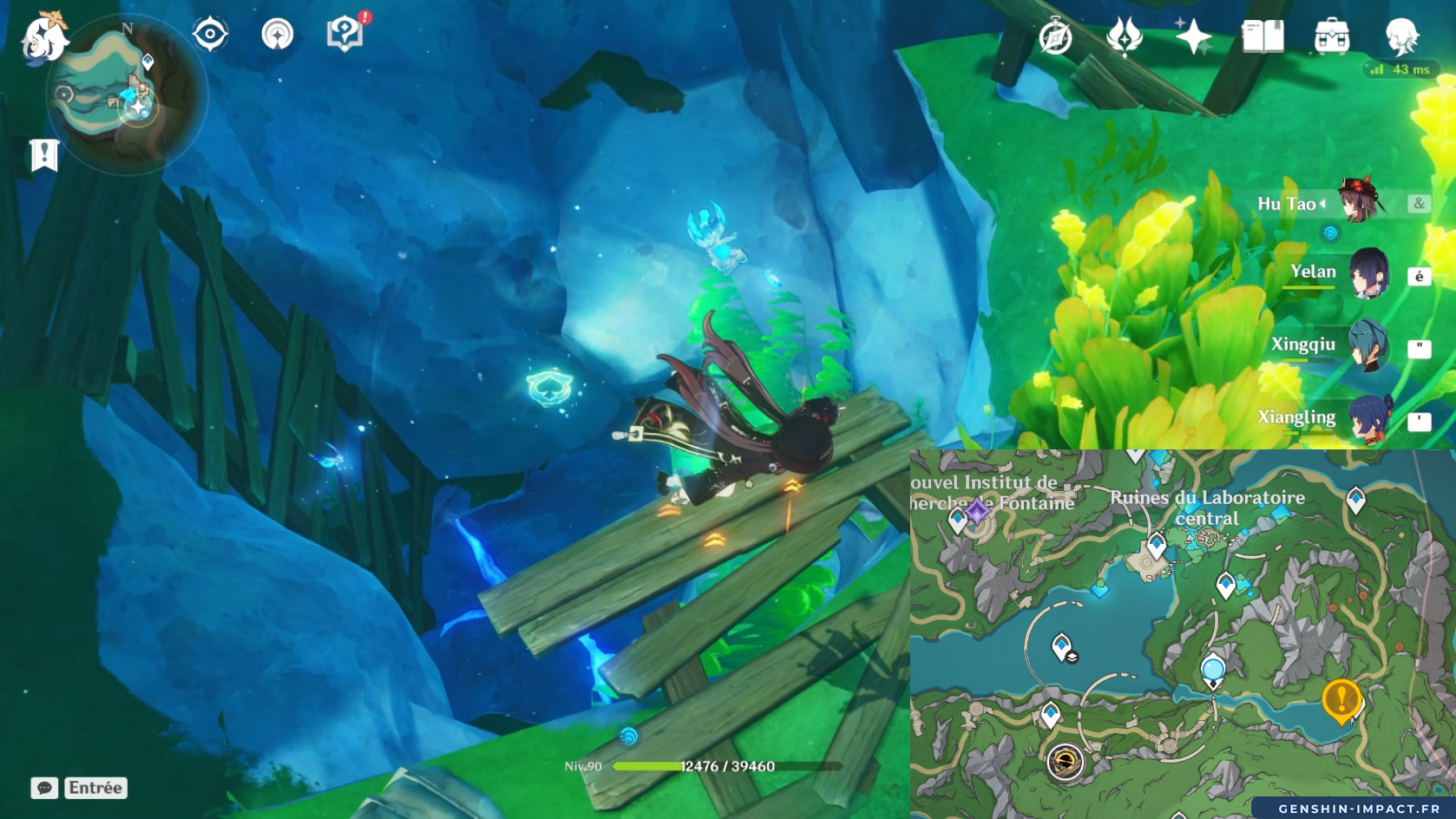Open the adventurer handbook book icon
This screenshot has height=819, width=1456.
[x=1263, y=37]
